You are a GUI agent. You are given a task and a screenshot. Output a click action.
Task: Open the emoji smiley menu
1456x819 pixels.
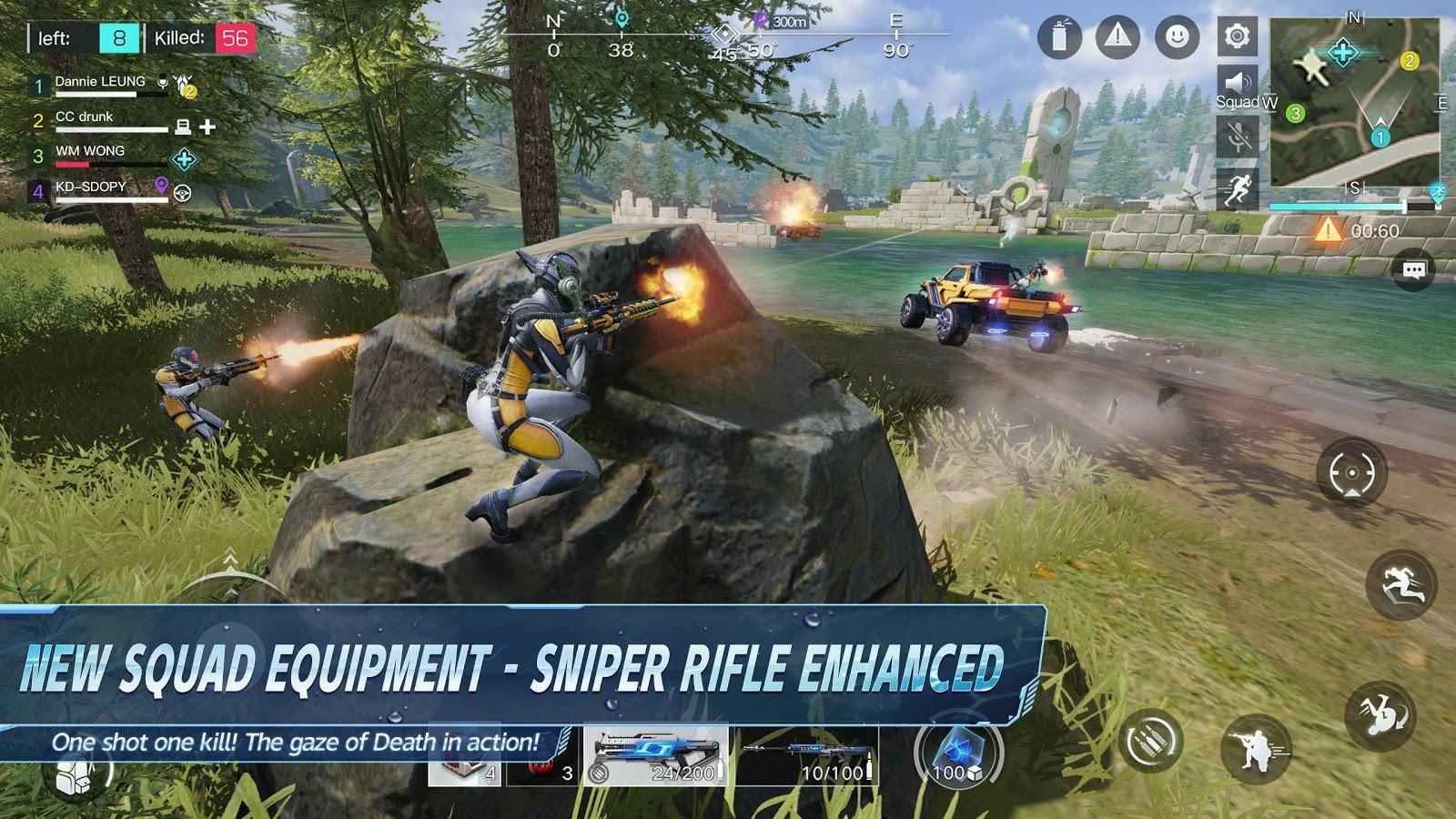[x=1177, y=37]
